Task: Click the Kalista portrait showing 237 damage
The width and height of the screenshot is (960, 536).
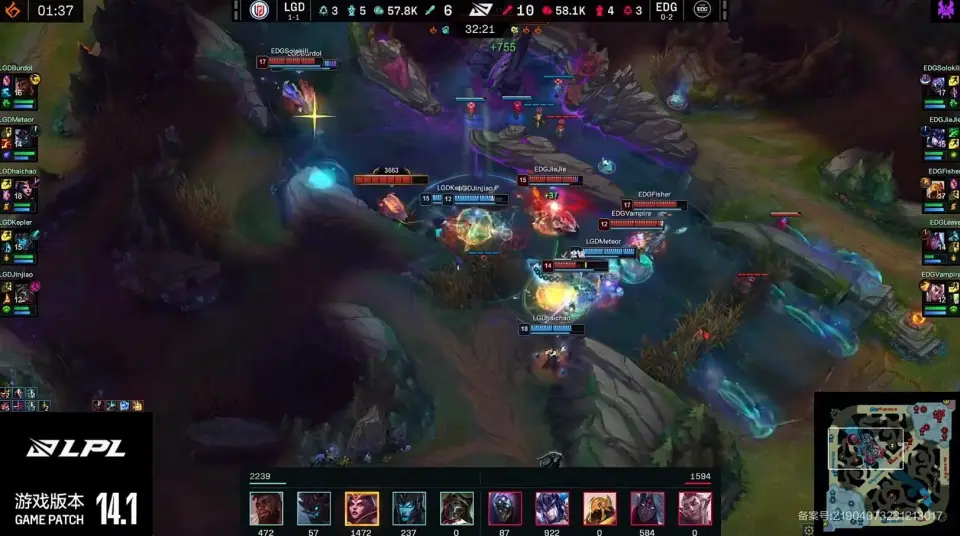Action: pos(409,508)
